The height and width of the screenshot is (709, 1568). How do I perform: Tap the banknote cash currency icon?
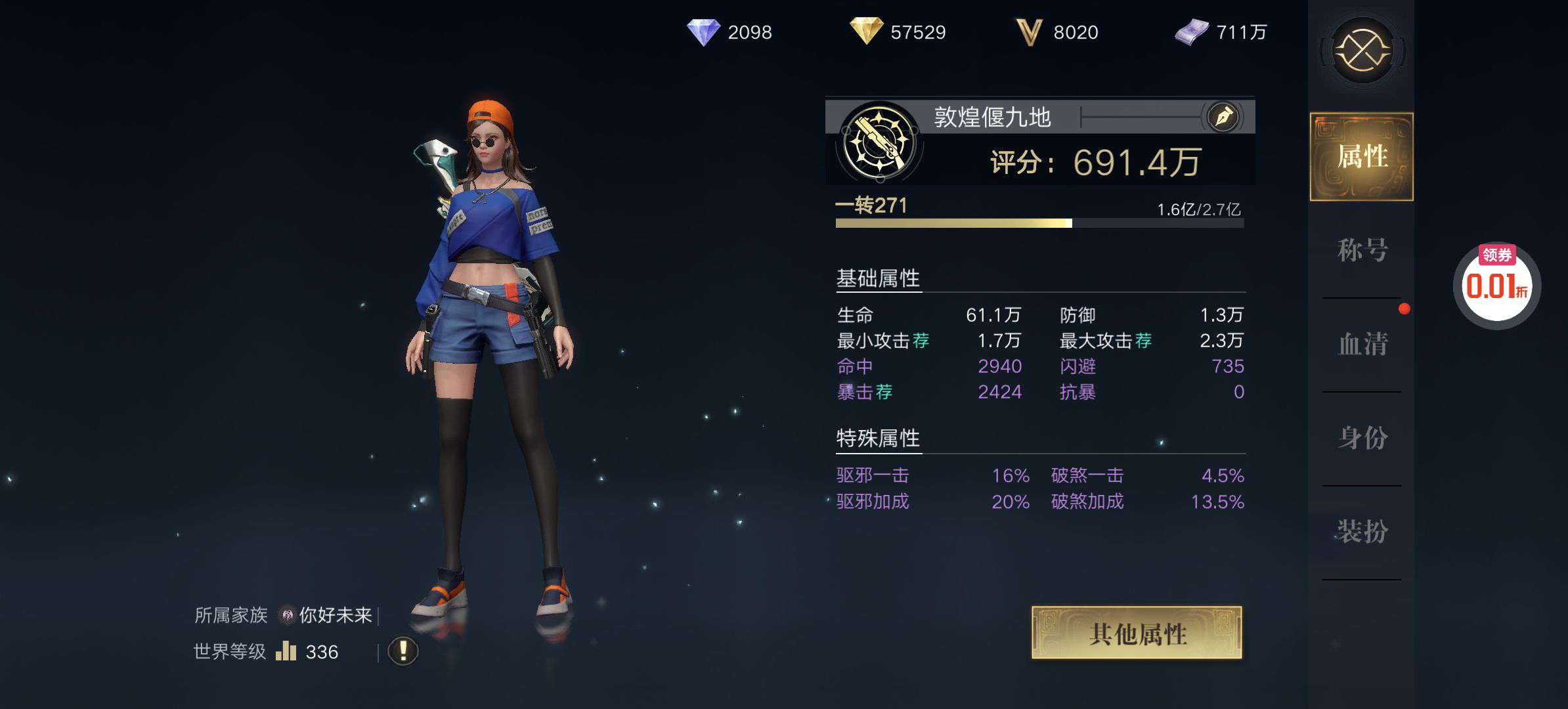(1191, 32)
